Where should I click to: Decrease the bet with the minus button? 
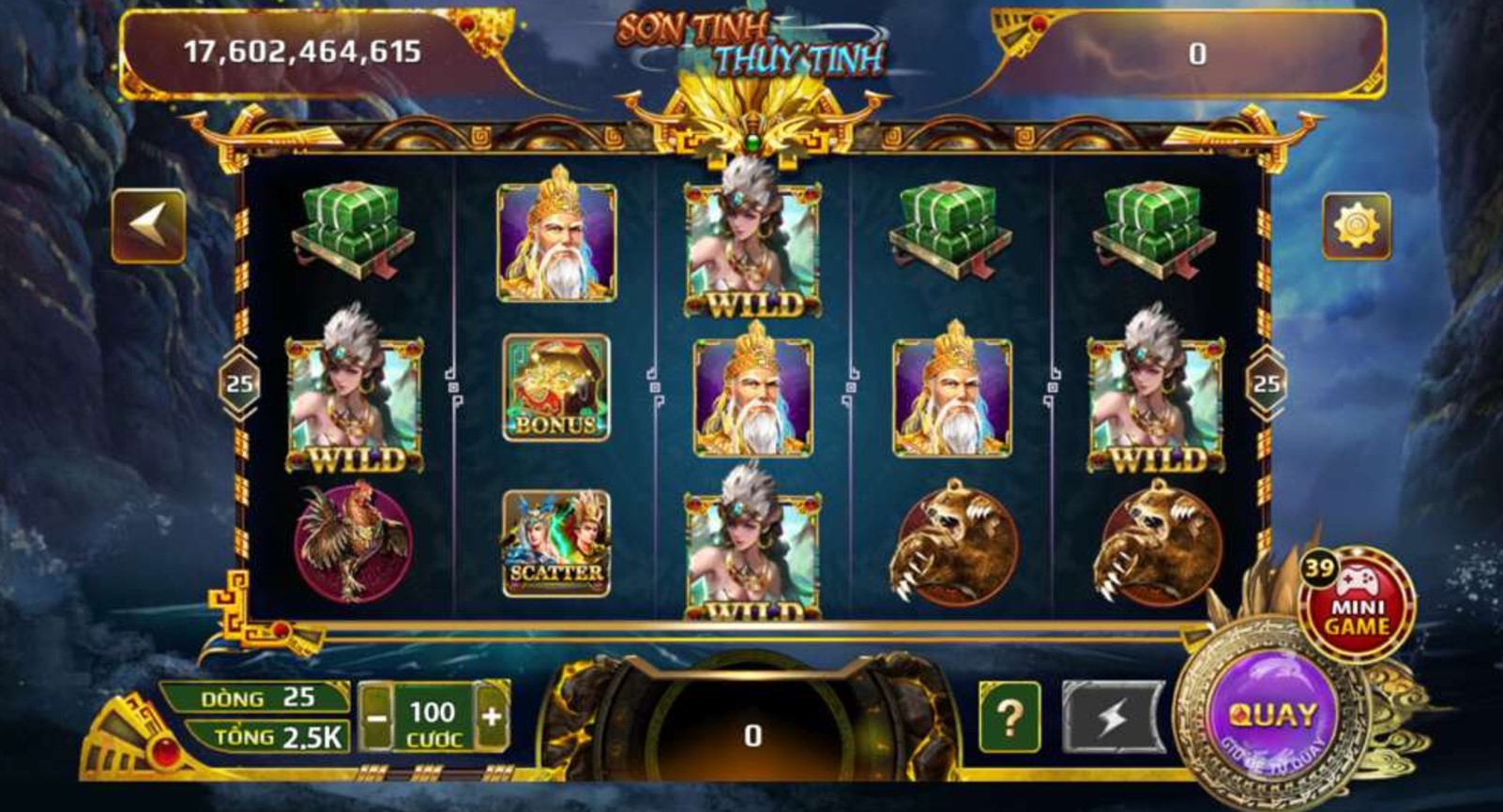click(x=376, y=717)
